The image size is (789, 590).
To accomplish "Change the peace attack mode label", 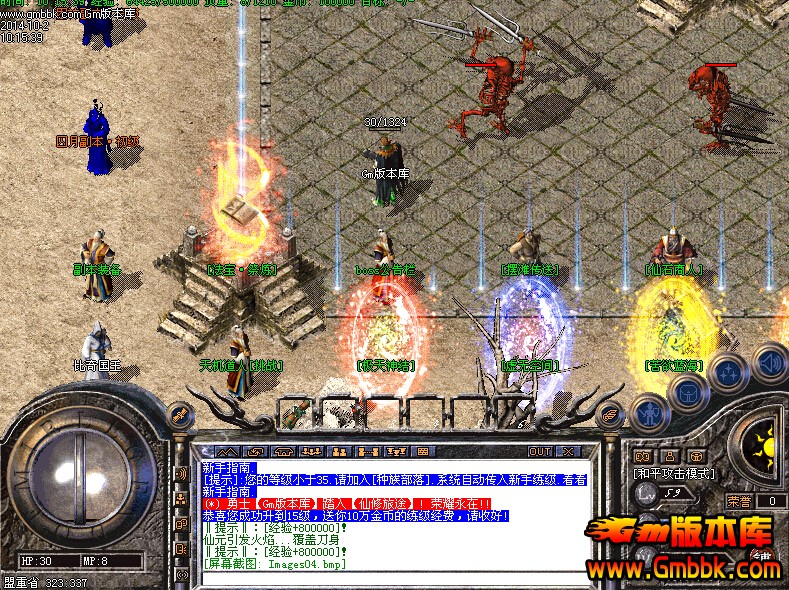I will coord(672,472).
